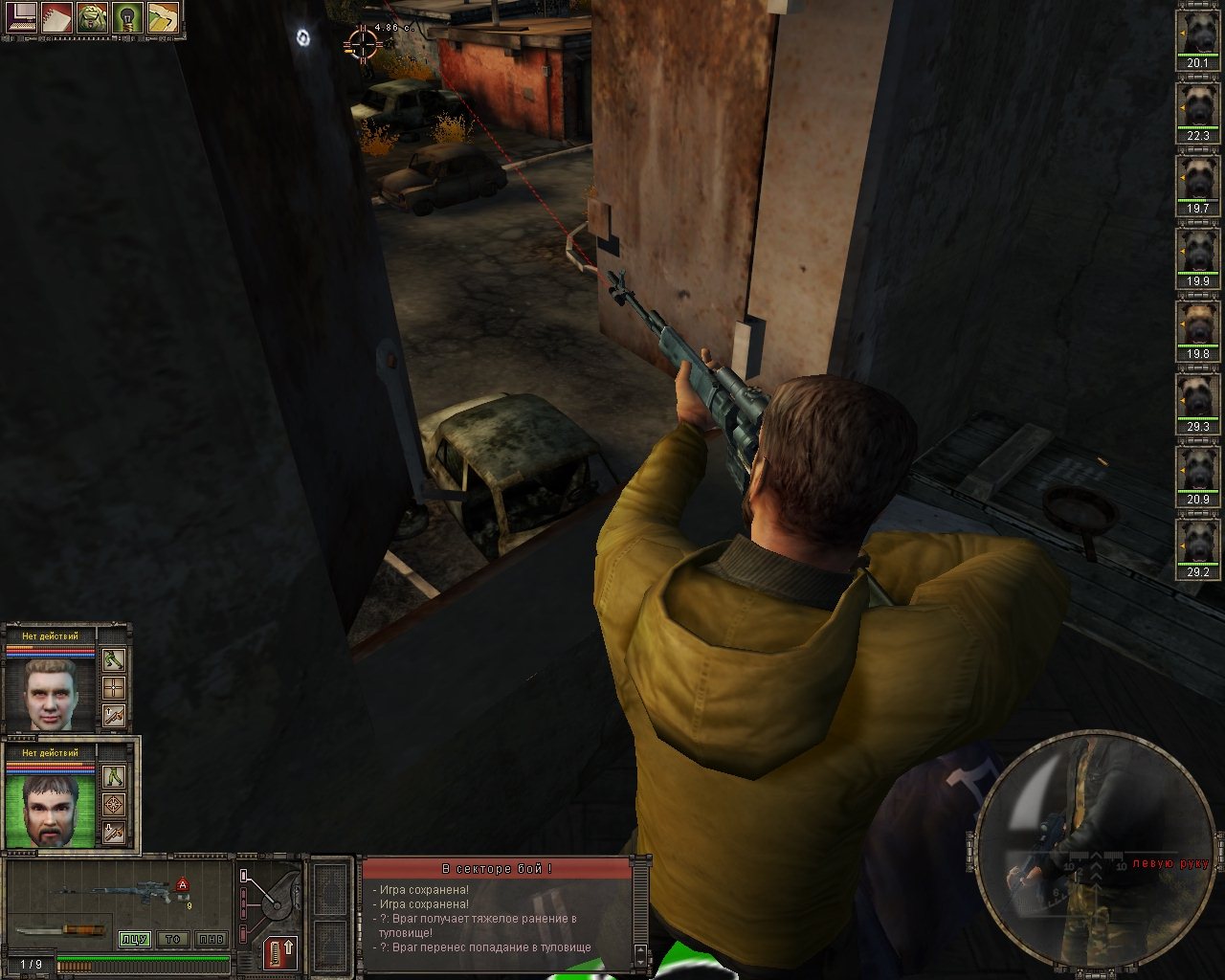Toggle the ЛЦУ laser designator button
Image resolution: width=1225 pixels, height=980 pixels.
[x=134, y=940]
